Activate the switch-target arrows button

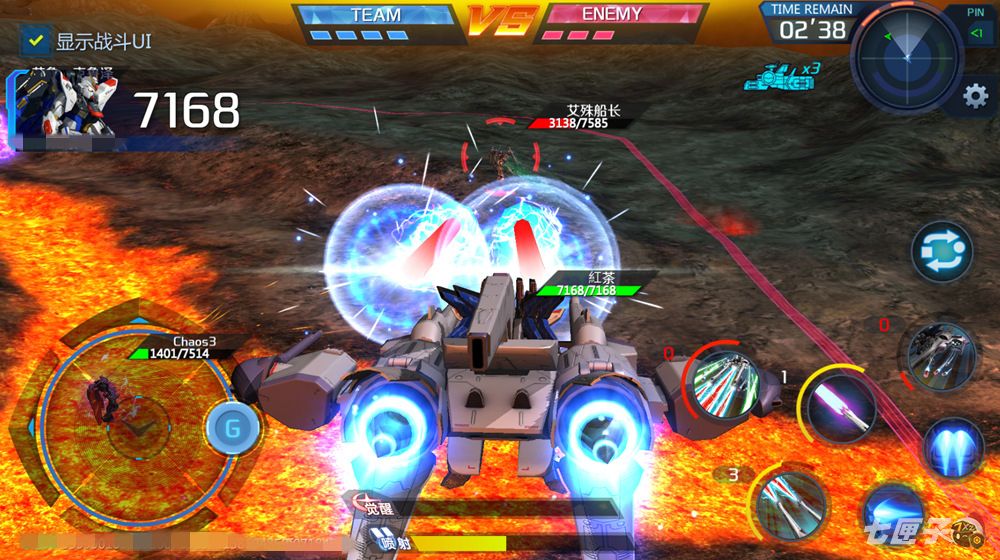(941, 251)
